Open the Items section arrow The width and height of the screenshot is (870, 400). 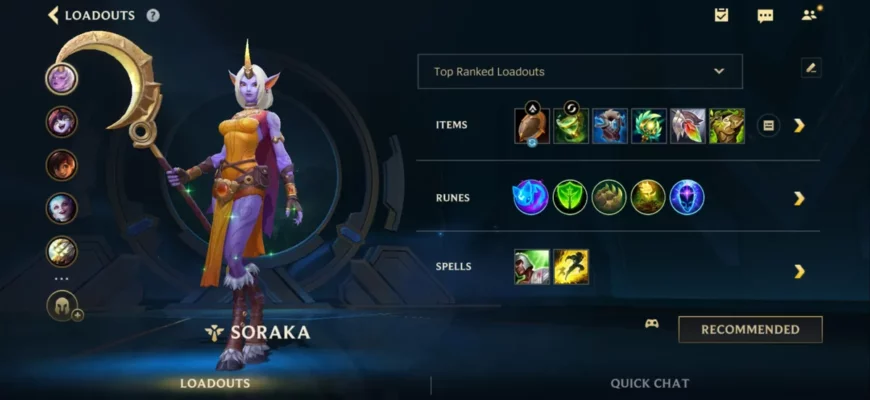[799, 125]
